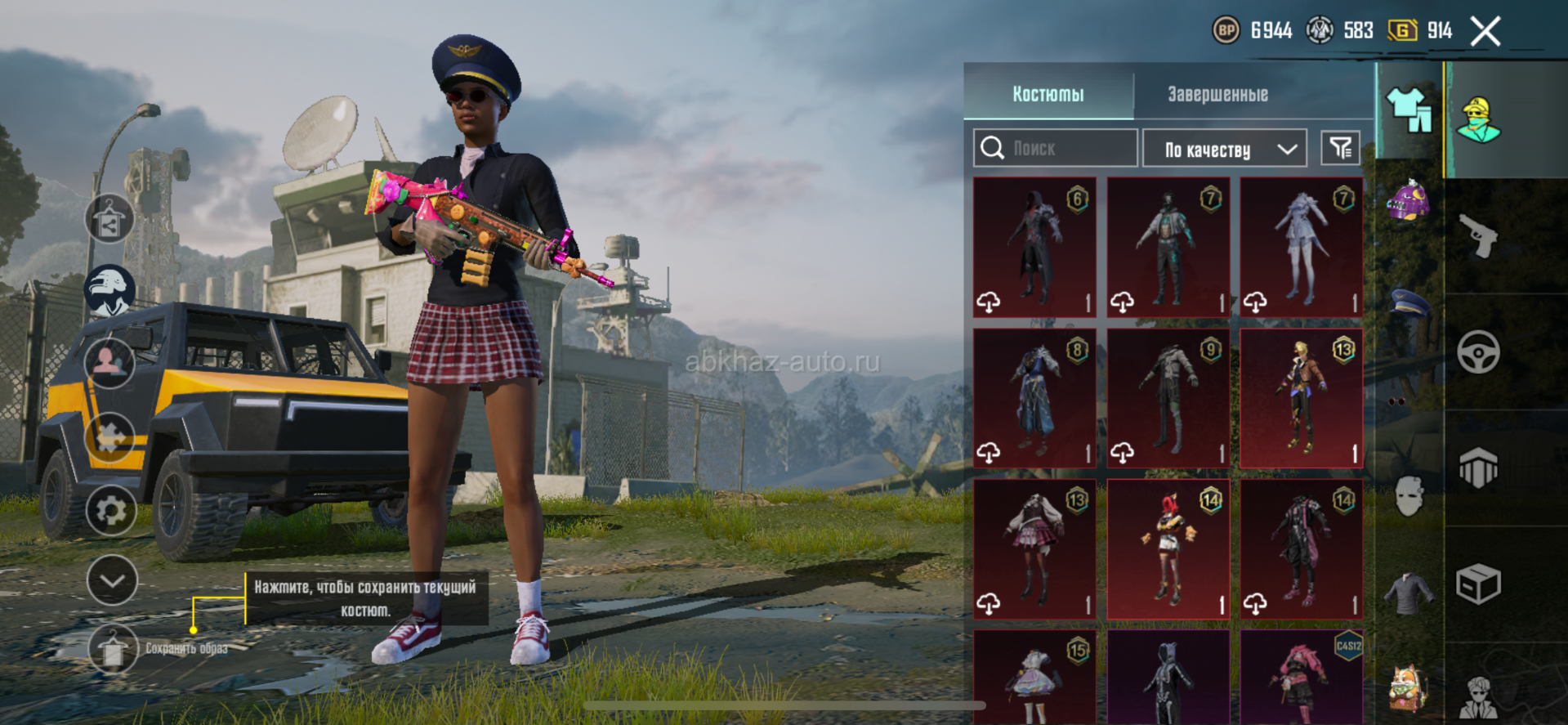Image resolution: width=1568 pixels, height=725 pixels.
Task: Click the Сохранить образ save outfit button
Action: pos(113,648)
